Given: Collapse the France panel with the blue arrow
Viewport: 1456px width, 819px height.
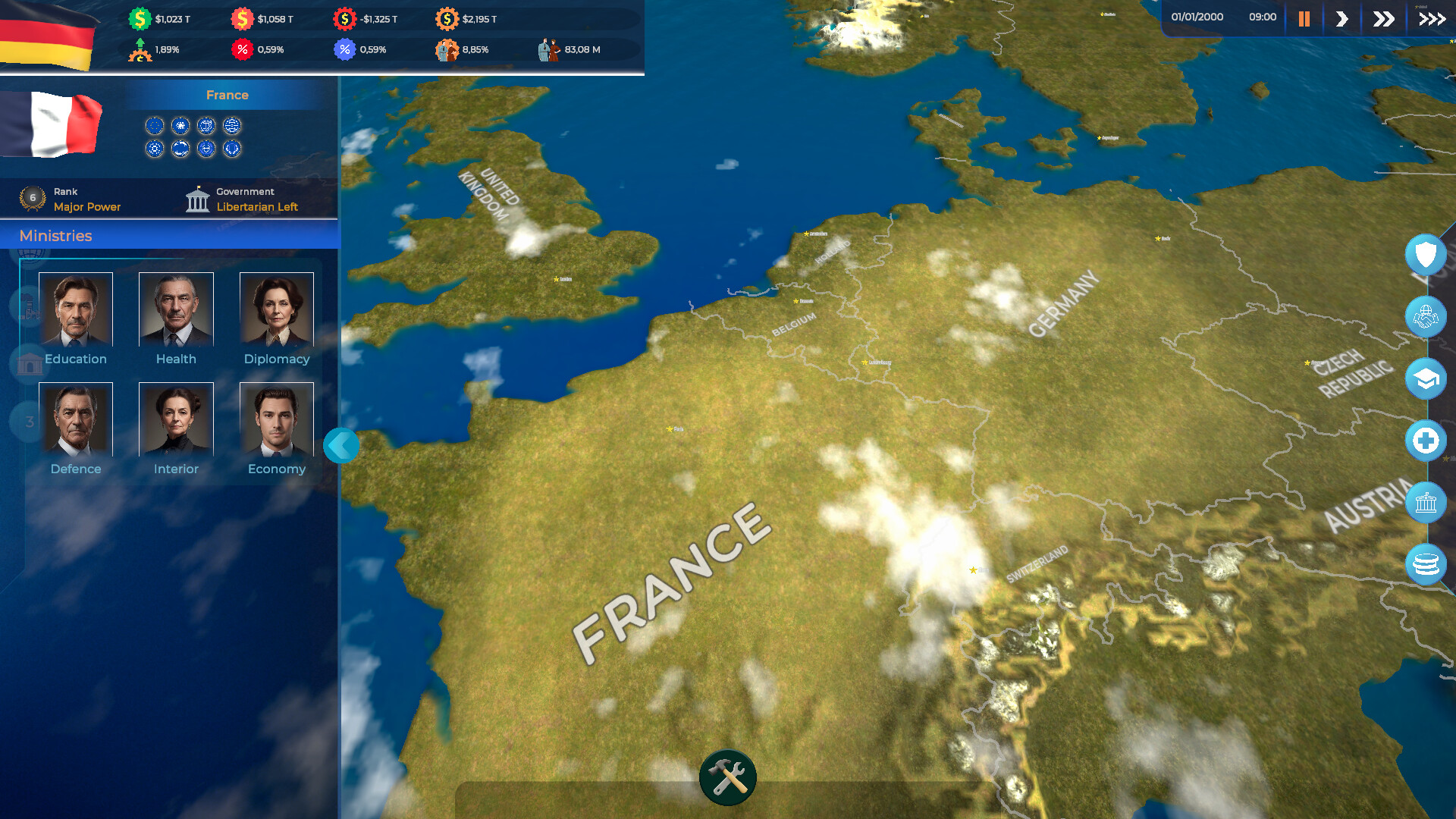Looking at the screenshot, I should [x=340, y=446].
